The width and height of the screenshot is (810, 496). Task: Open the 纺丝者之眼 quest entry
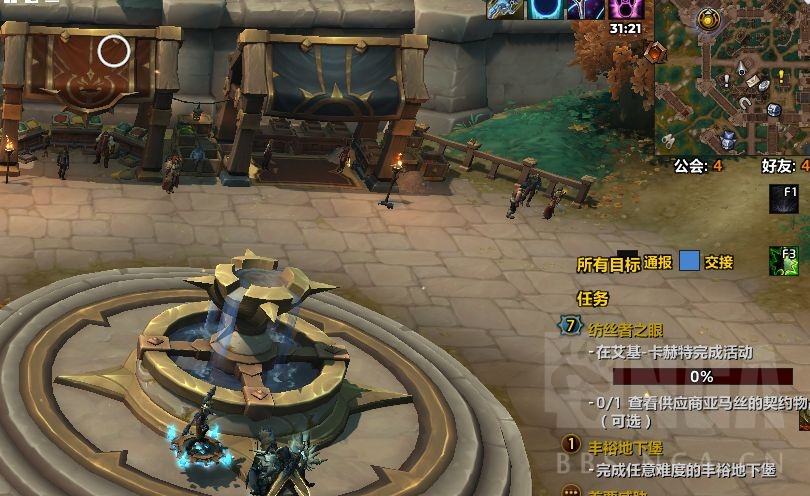click(x=627, y=328)
